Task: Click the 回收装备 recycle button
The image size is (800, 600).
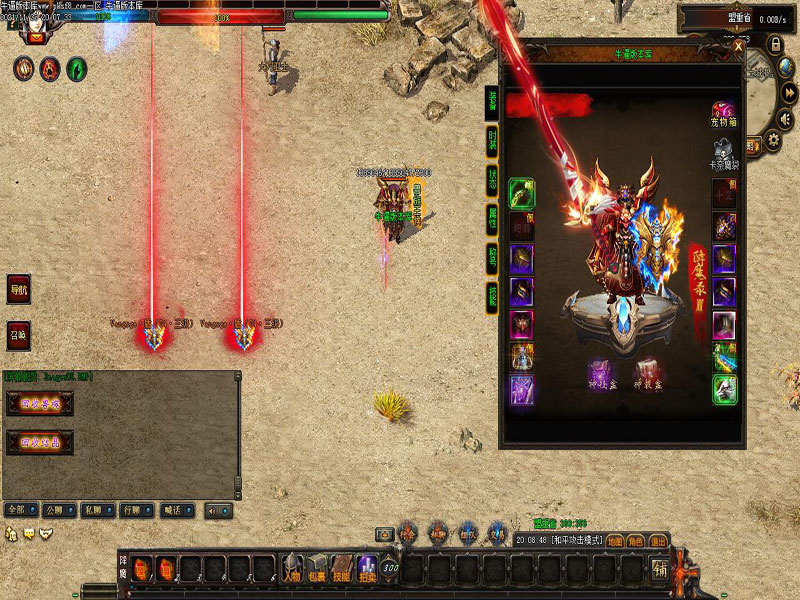Action: pos(41,405)
